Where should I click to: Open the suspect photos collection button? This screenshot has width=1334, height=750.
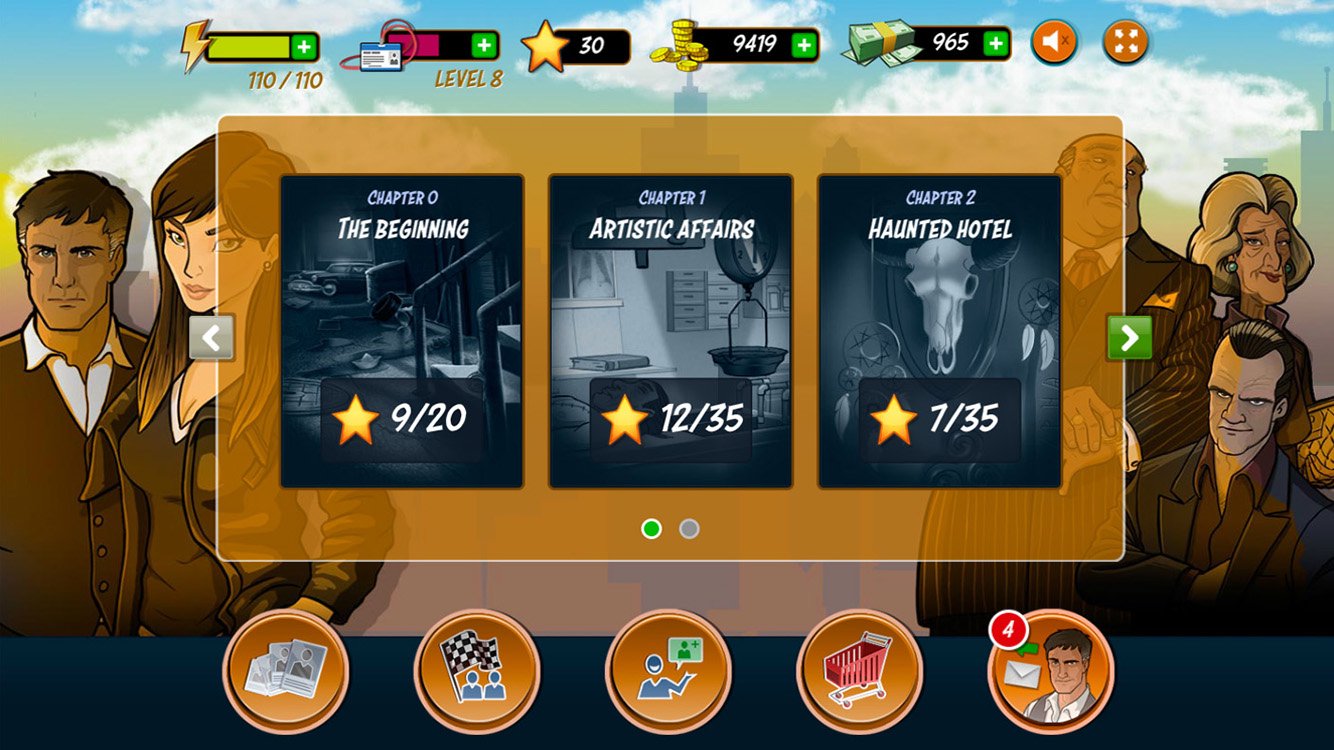click(x=286, y=671)
